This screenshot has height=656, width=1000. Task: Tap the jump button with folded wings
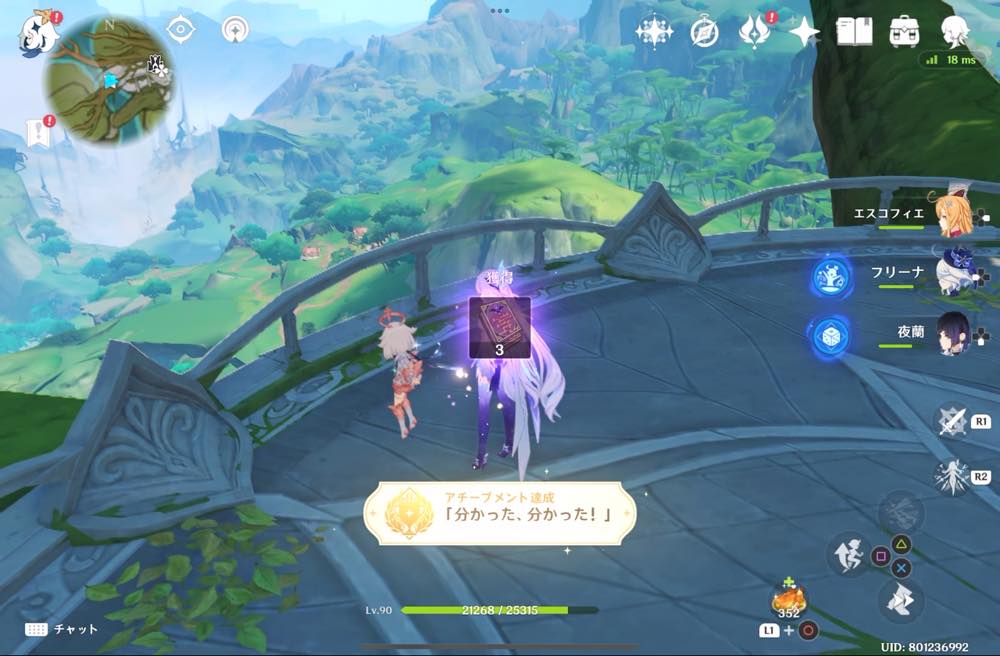coord(900,600)
